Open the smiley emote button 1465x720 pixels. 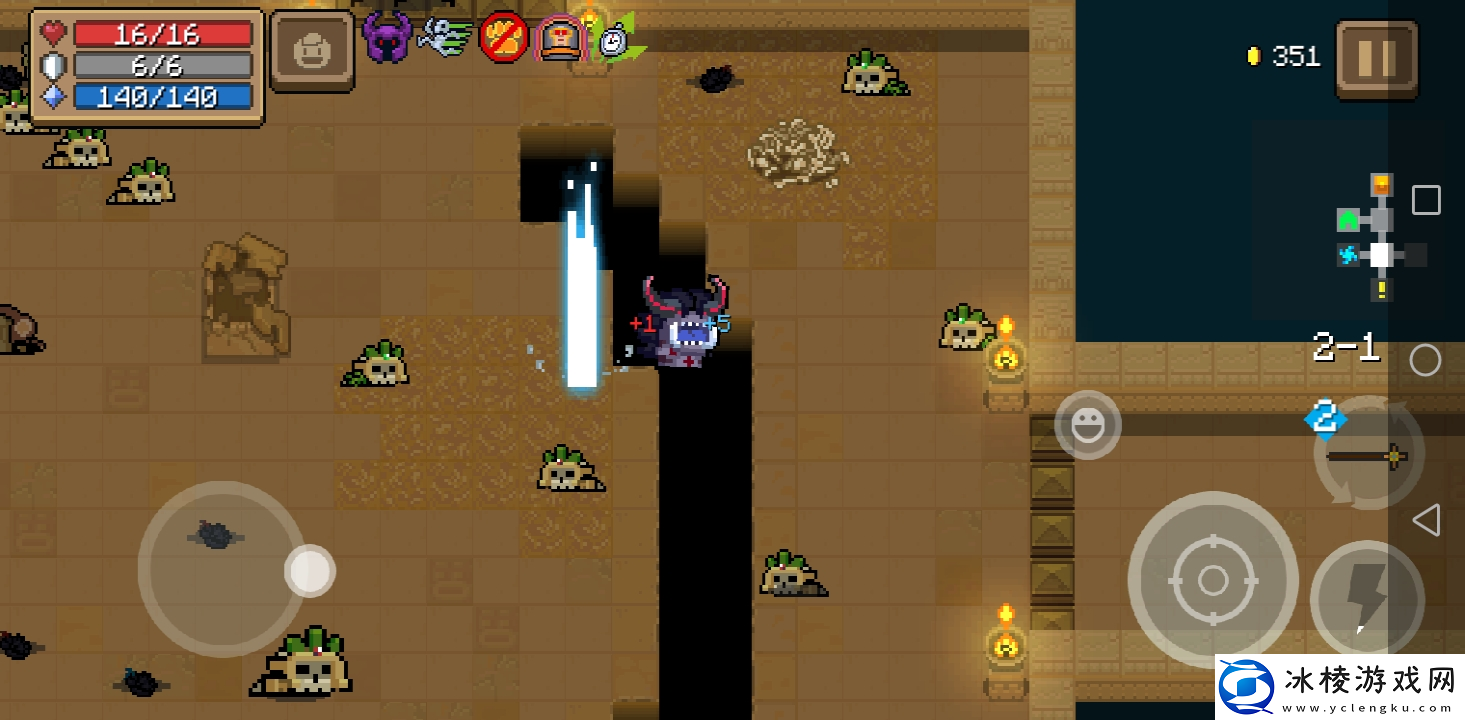point(1087,425)
